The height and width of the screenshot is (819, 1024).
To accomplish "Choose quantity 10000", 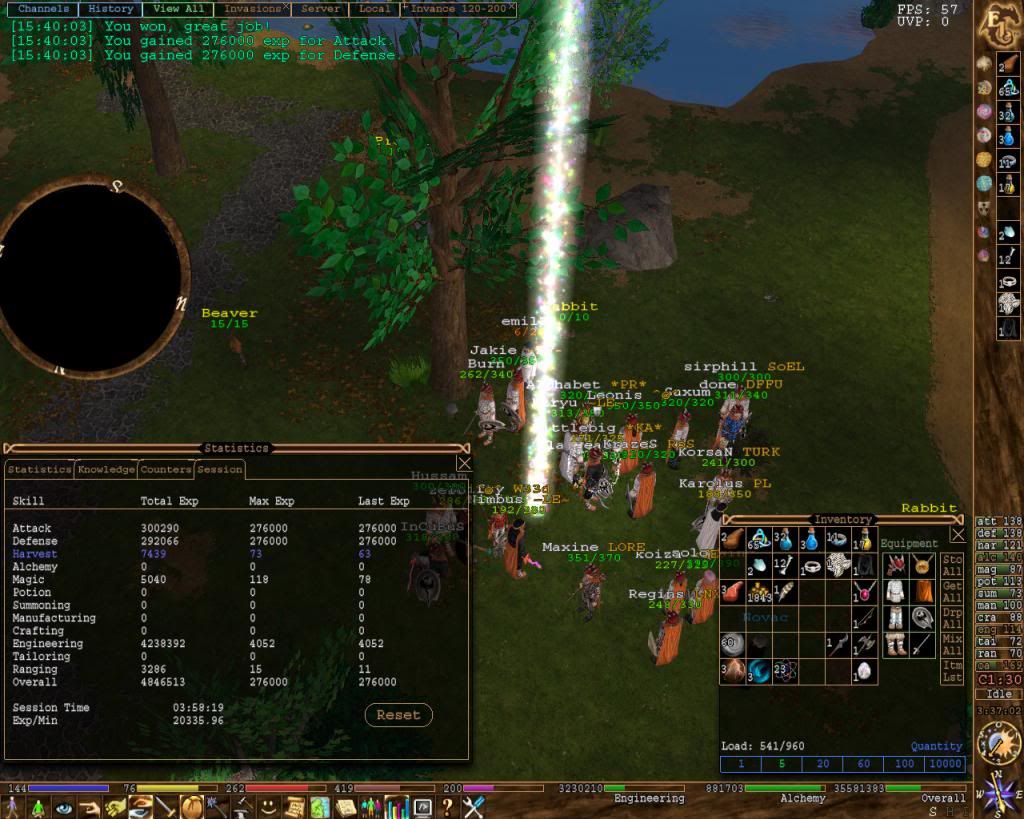I will 945,764.
